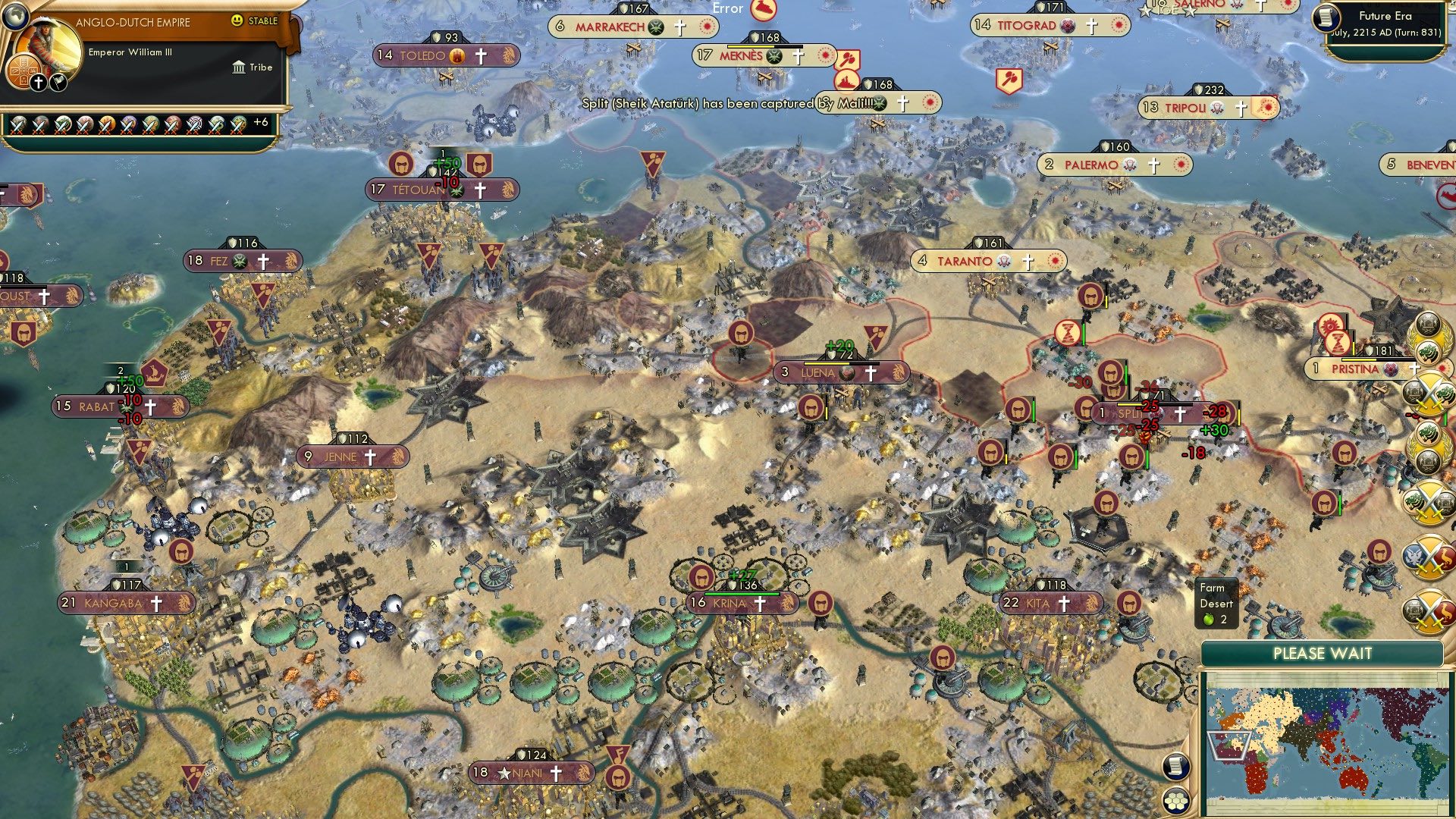Open the Marrakech city banner

coord(607,27)
